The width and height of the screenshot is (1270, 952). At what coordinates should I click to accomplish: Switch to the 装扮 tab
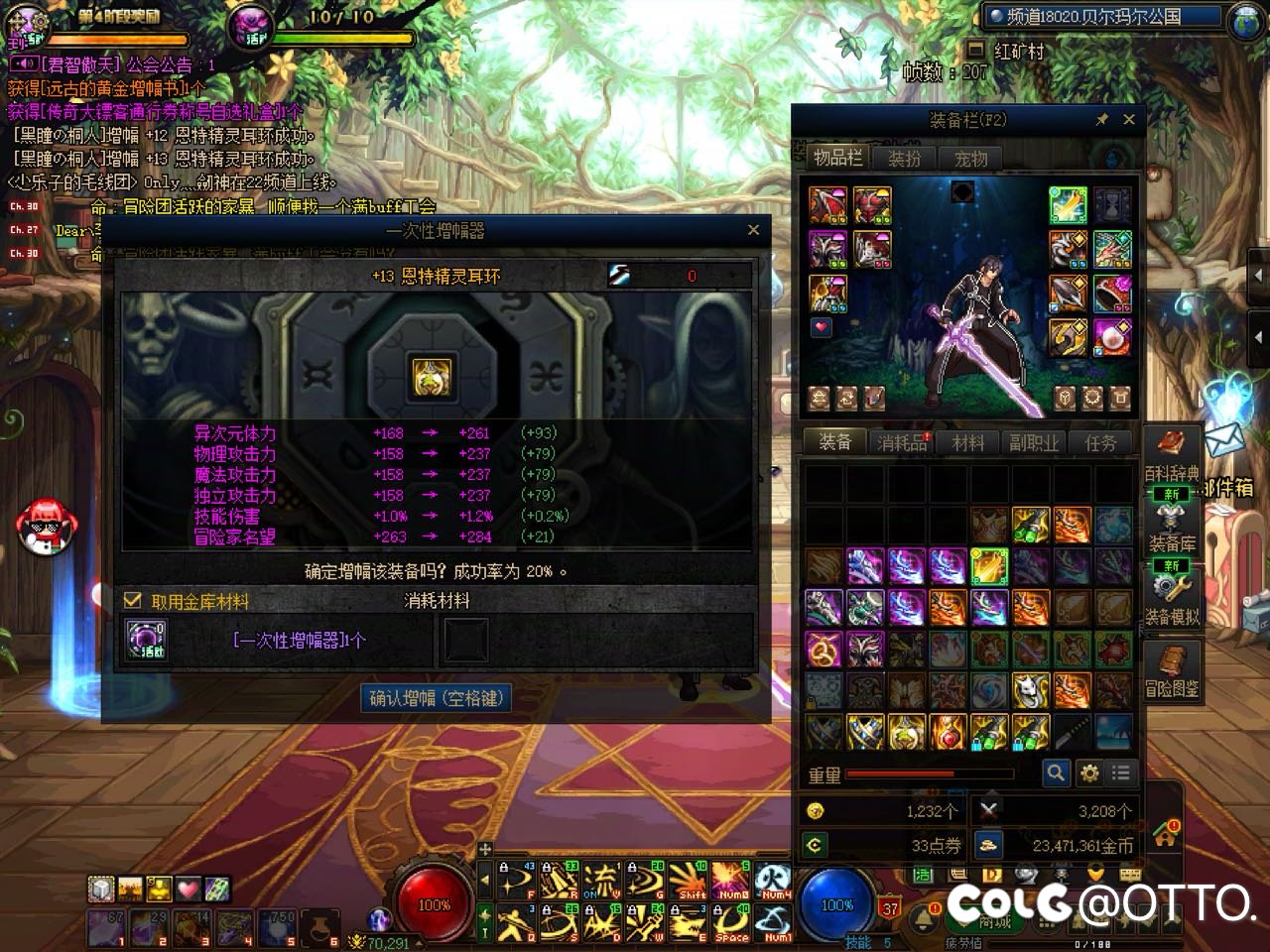(x=904, y=159)
